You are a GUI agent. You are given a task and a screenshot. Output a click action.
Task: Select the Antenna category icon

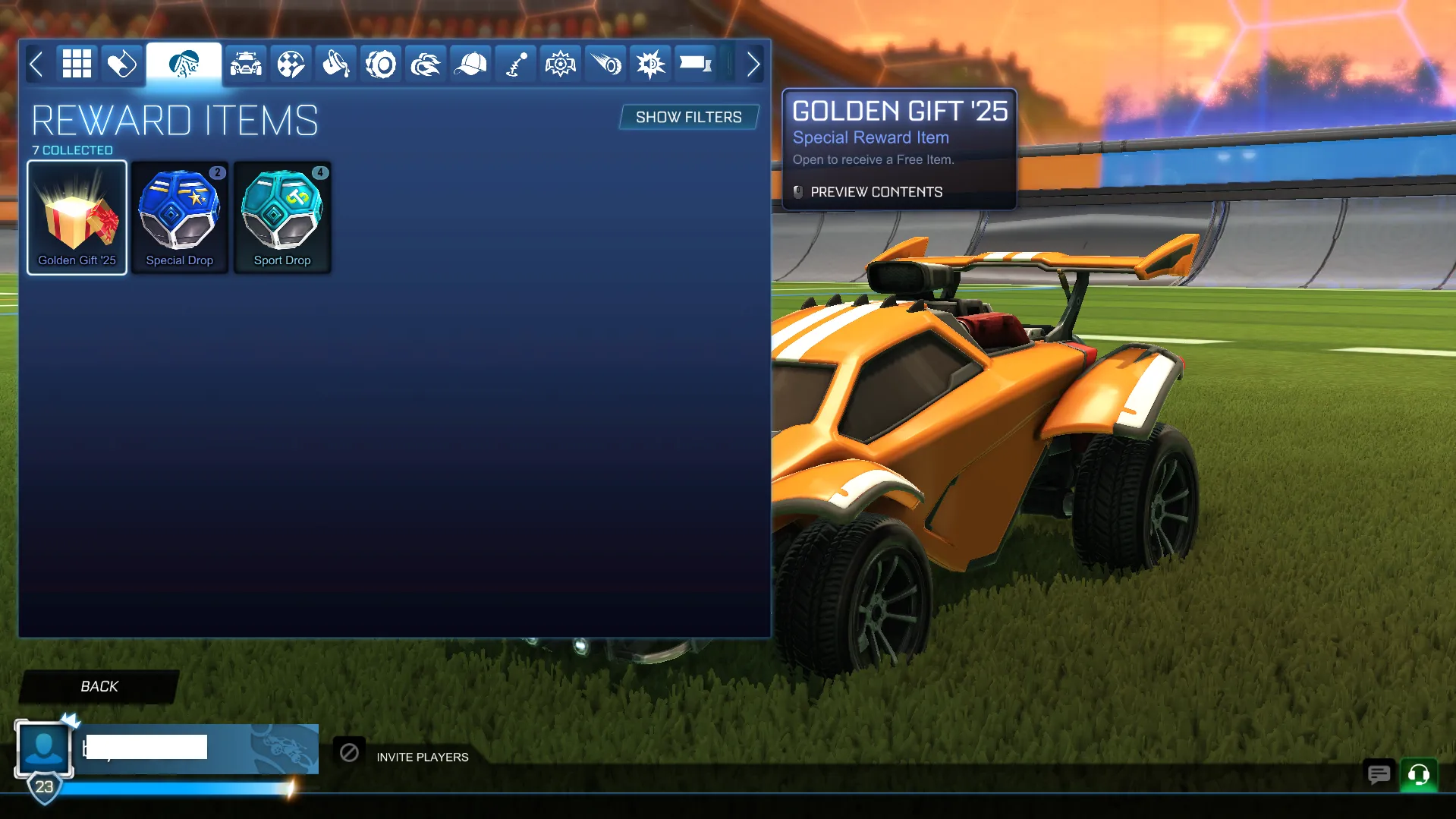pyautogui.click(x=515, y=64)
